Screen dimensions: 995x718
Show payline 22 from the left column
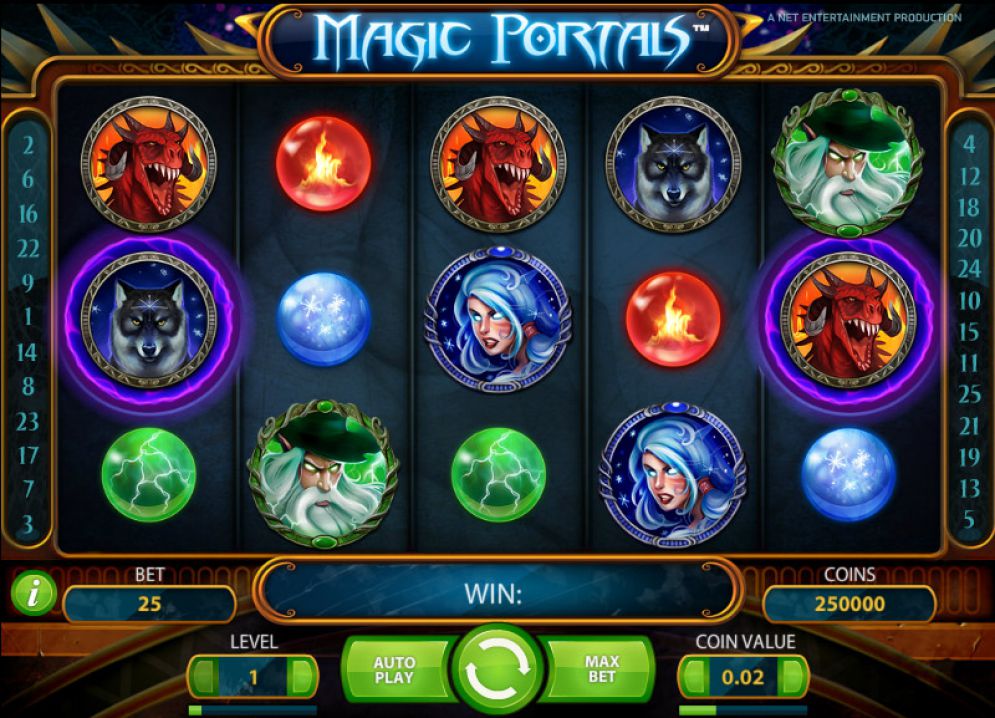[x=28, y=248]
